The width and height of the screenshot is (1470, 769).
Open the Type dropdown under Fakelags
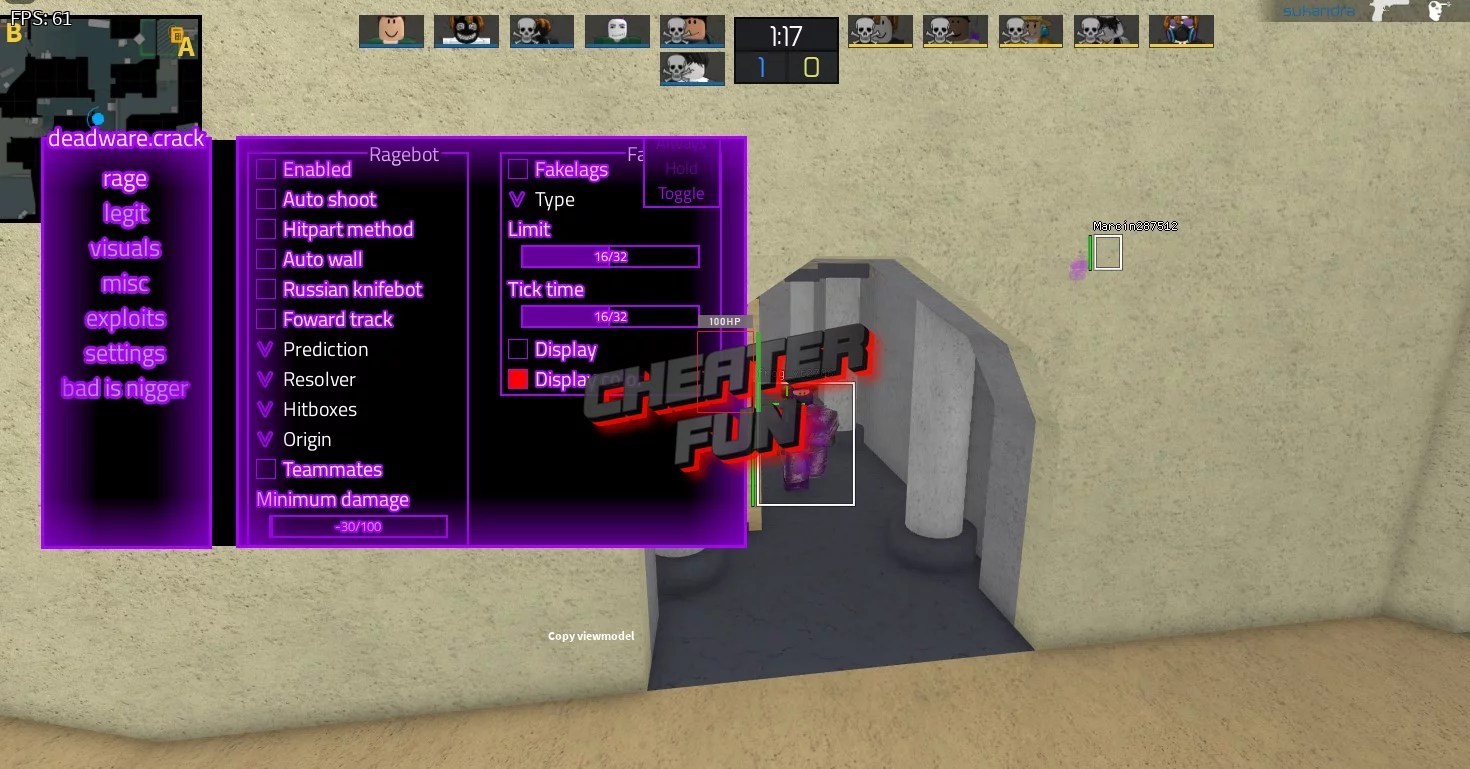tap(516, 199)
